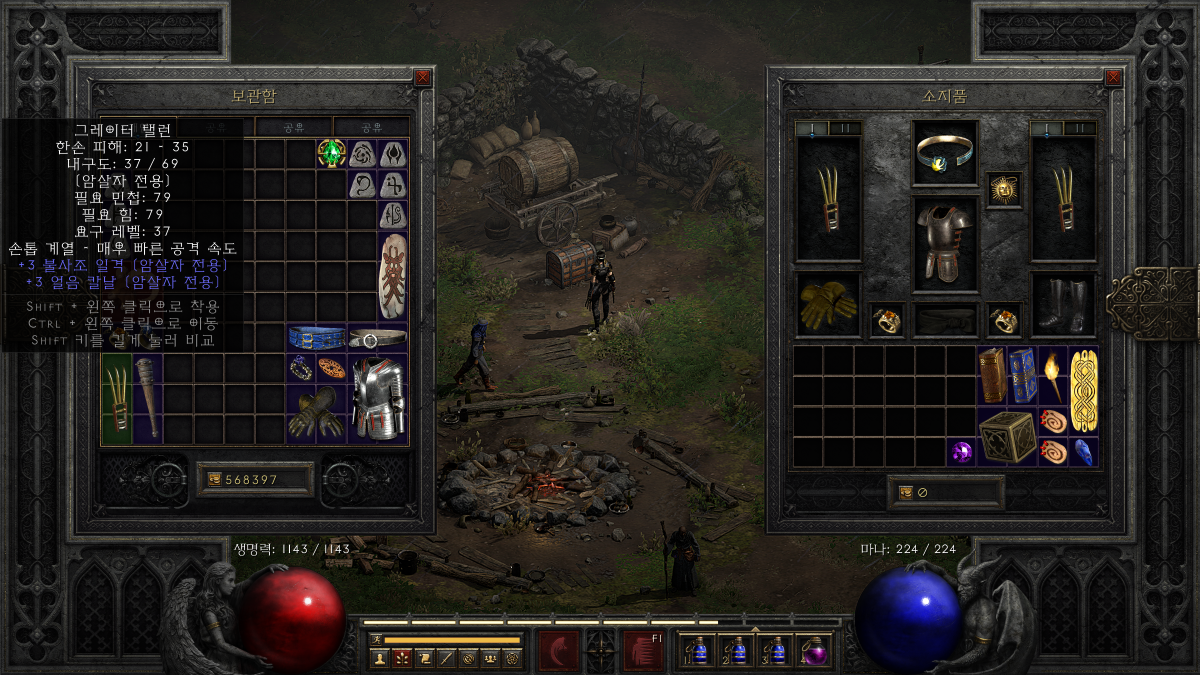Screen dimensions: 1200x675
Task: Pick up the silver plate armor in stash
Action: click(378, 399)
